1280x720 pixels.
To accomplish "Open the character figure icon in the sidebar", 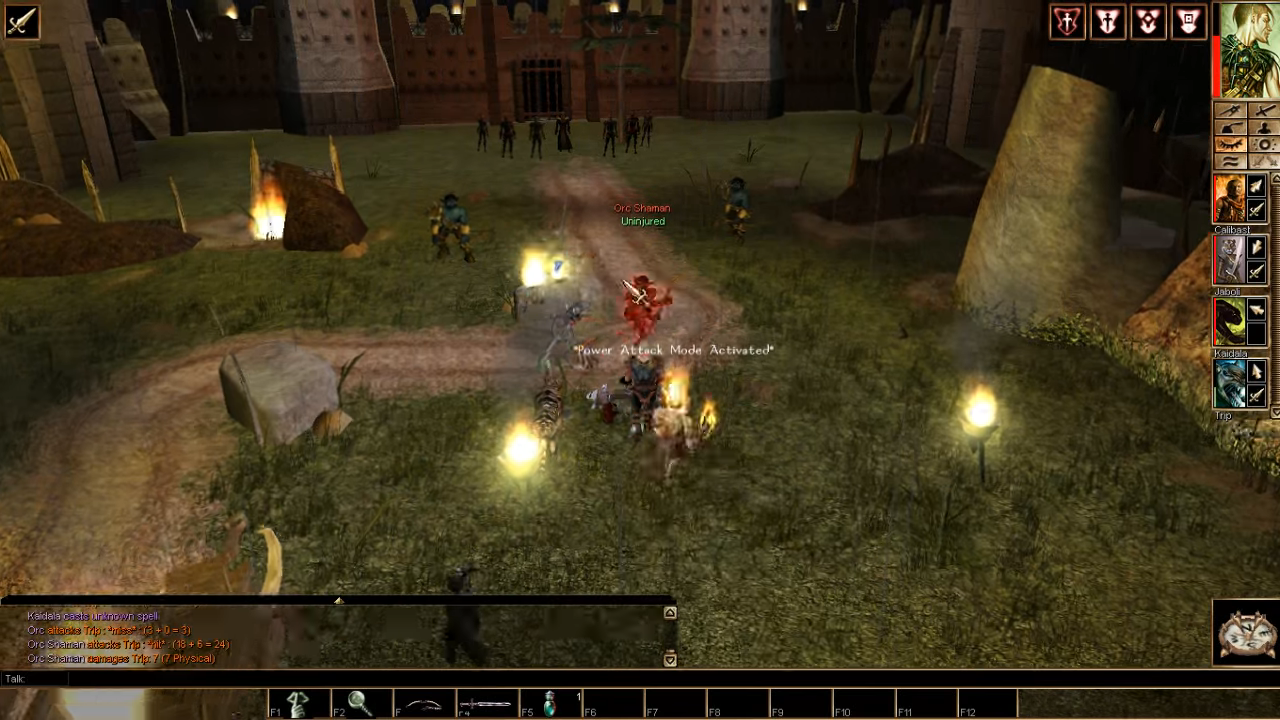I will [1263, 127].
